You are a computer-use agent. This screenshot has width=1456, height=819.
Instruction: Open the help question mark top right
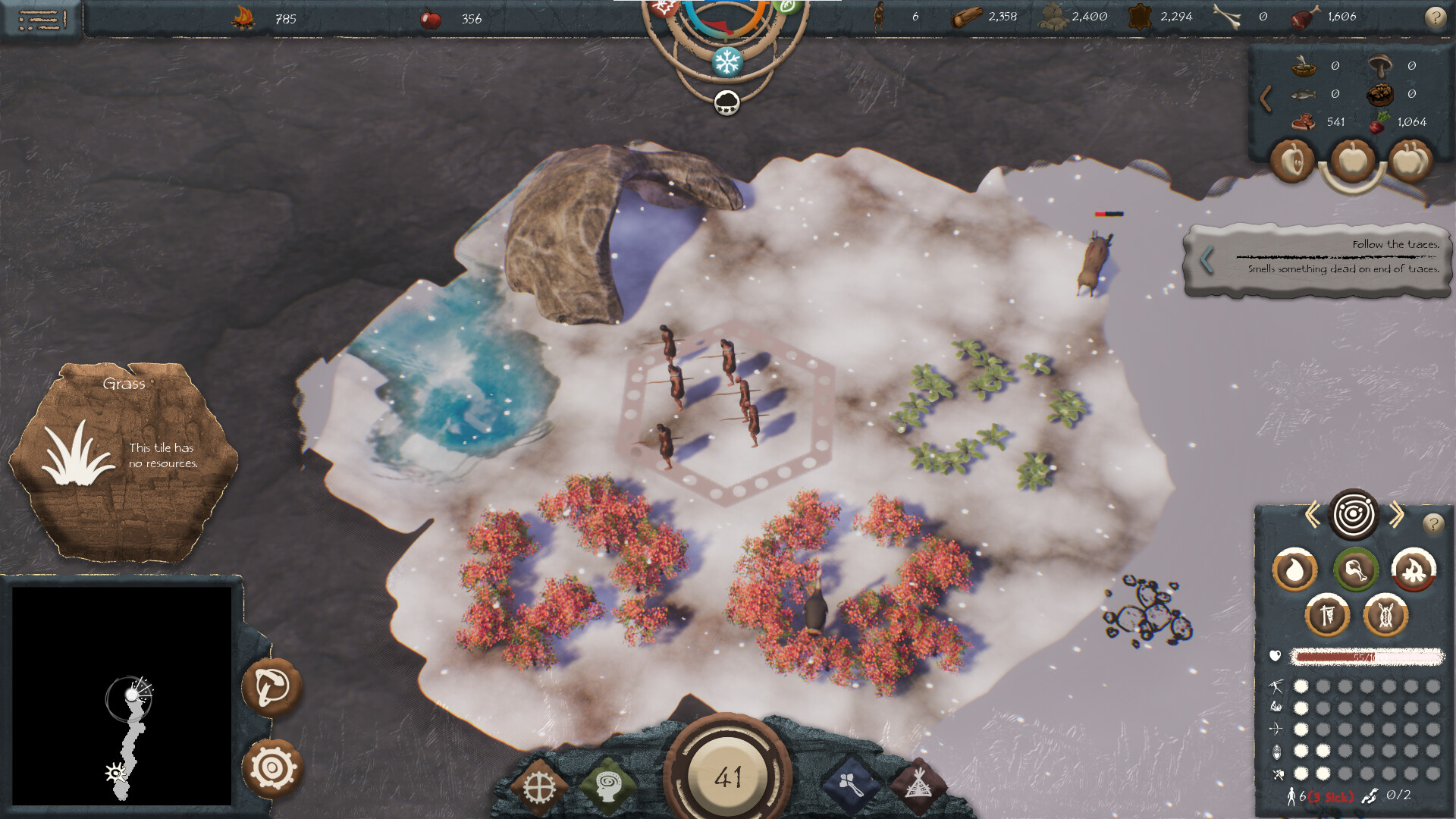coord(1438,17)
